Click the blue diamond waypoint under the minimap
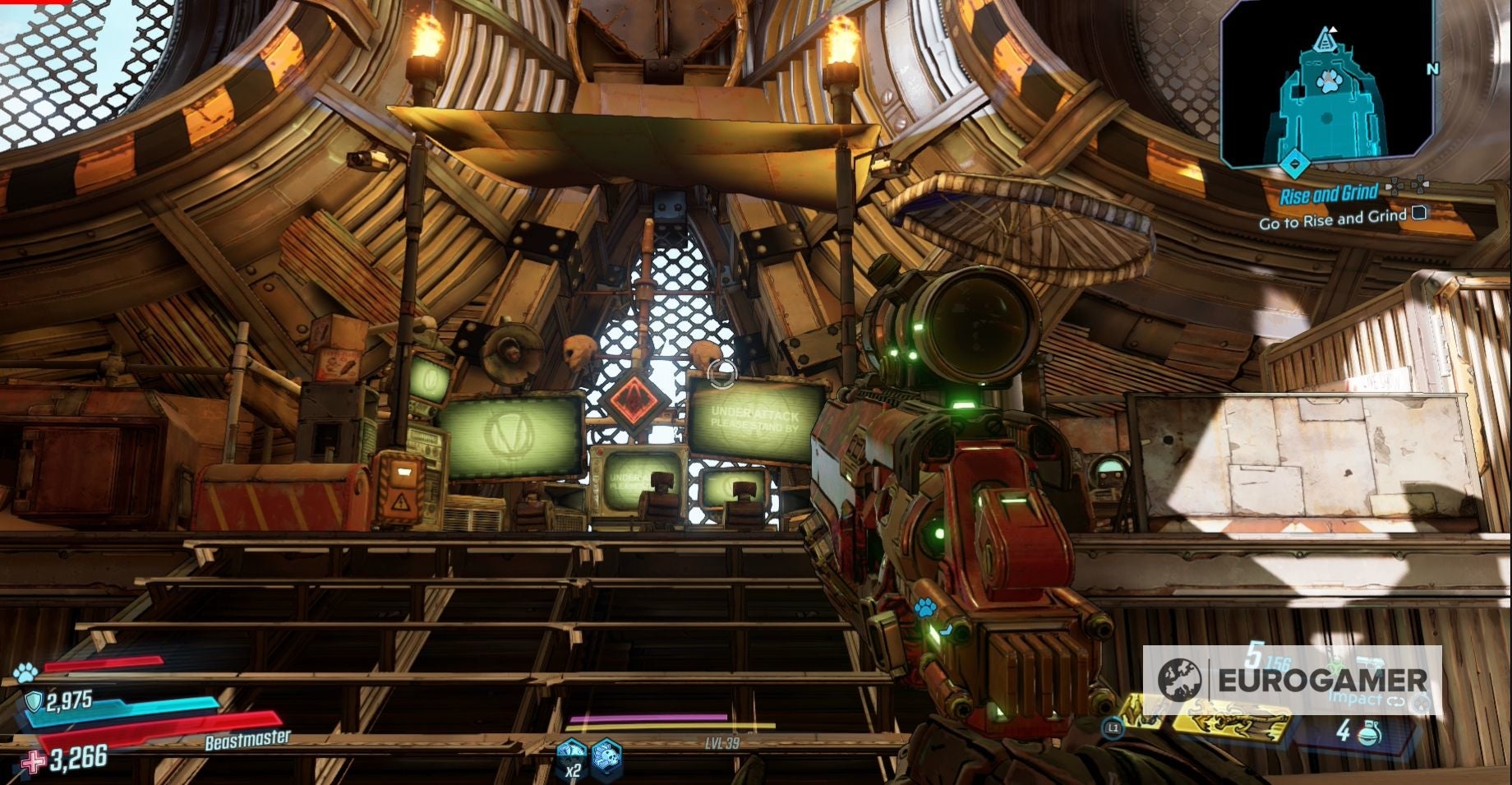The height and width of the screenshot is (785, 1512). point(1294,164)
